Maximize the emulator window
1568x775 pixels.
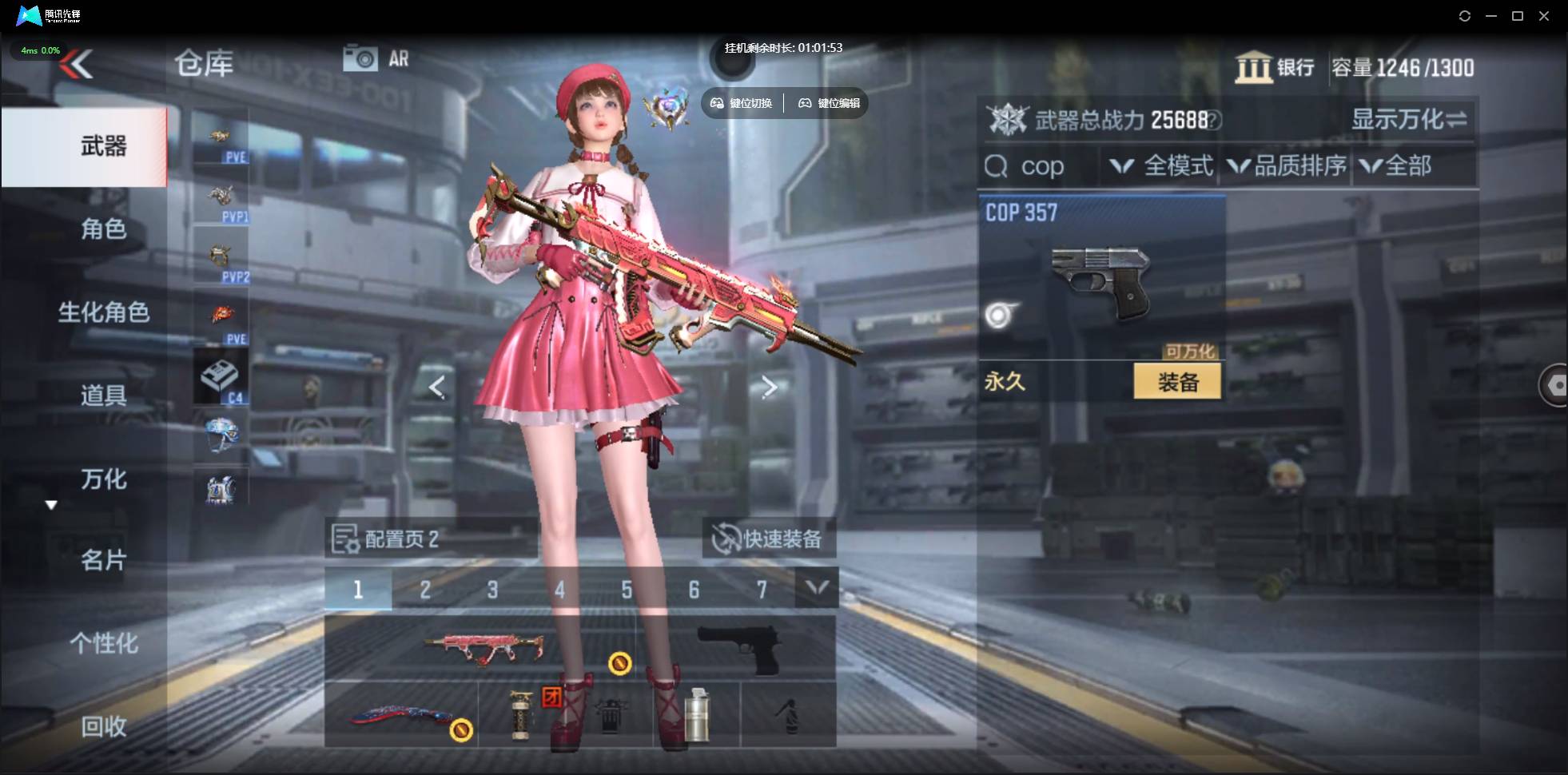pos(1518,16)
